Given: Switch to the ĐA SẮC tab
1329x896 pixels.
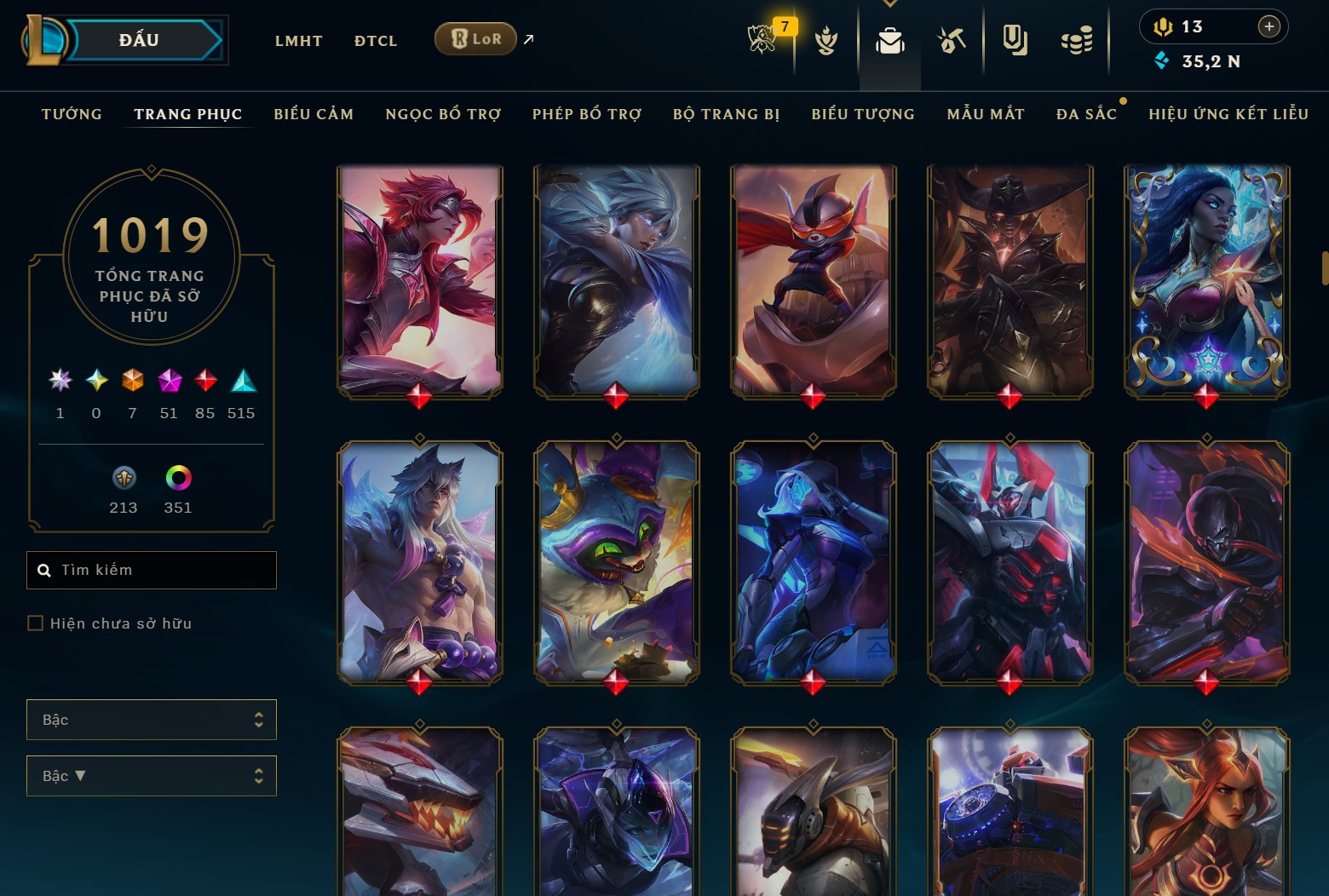Looking at the screenshot, I should point(1086,114).
